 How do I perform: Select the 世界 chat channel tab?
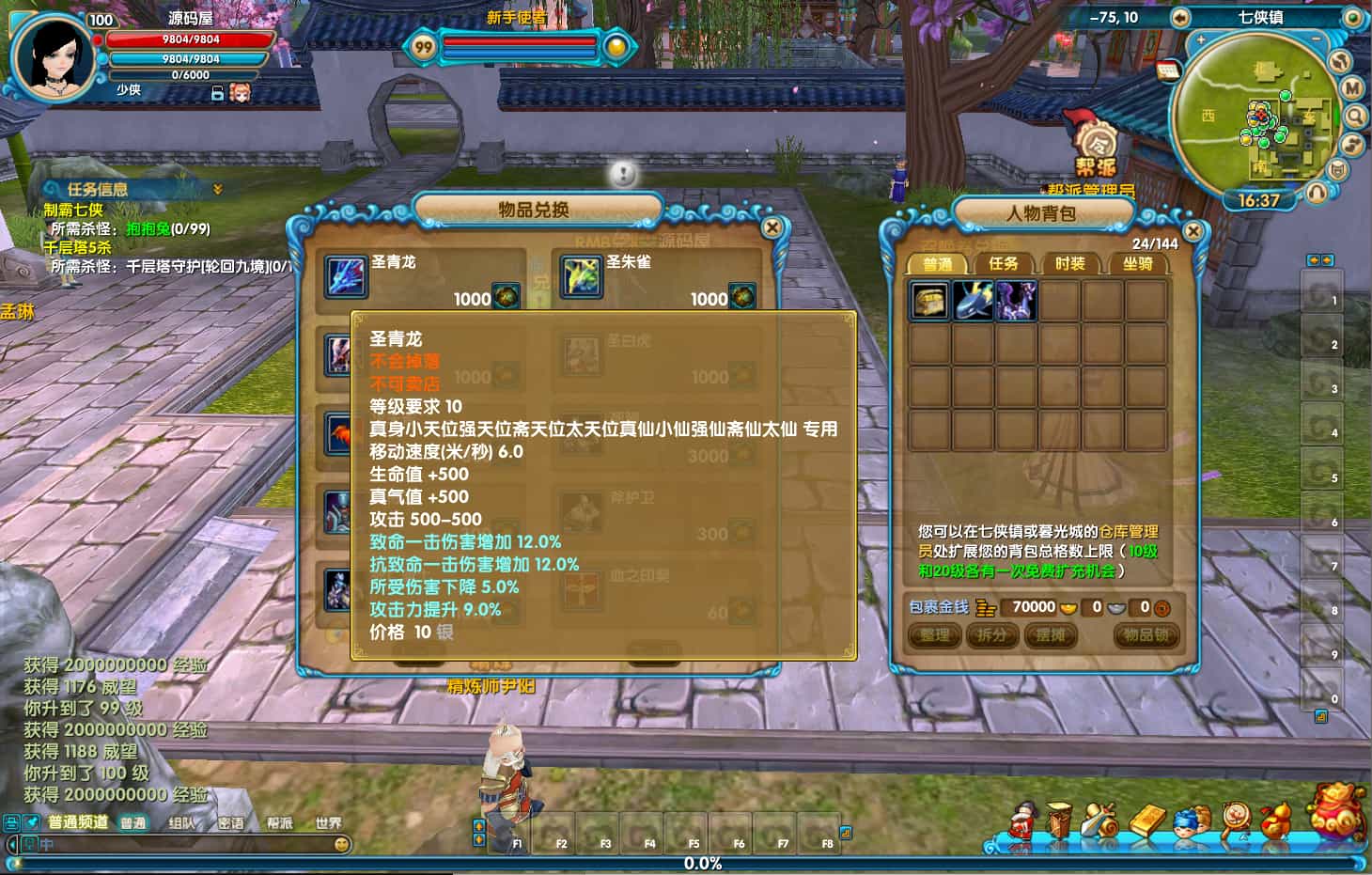[327, 820]
